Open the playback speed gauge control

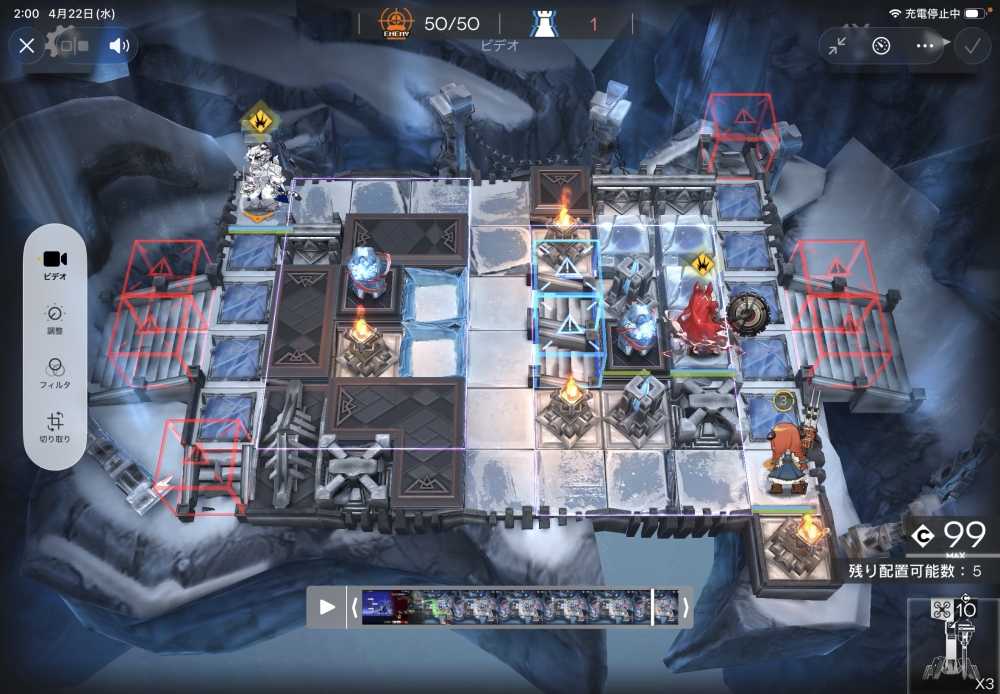881,45
